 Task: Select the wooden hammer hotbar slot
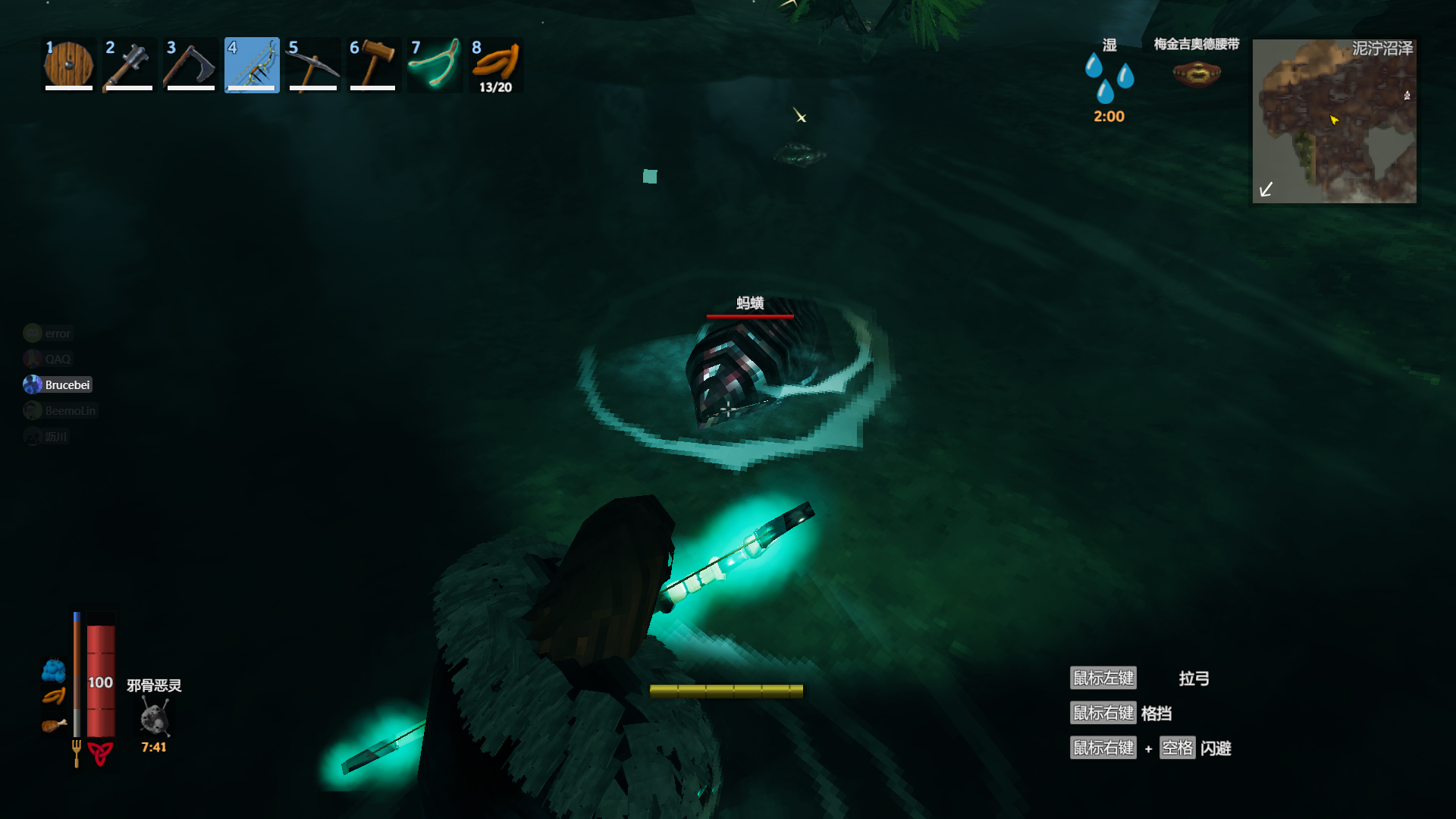(x=373, y=65)
